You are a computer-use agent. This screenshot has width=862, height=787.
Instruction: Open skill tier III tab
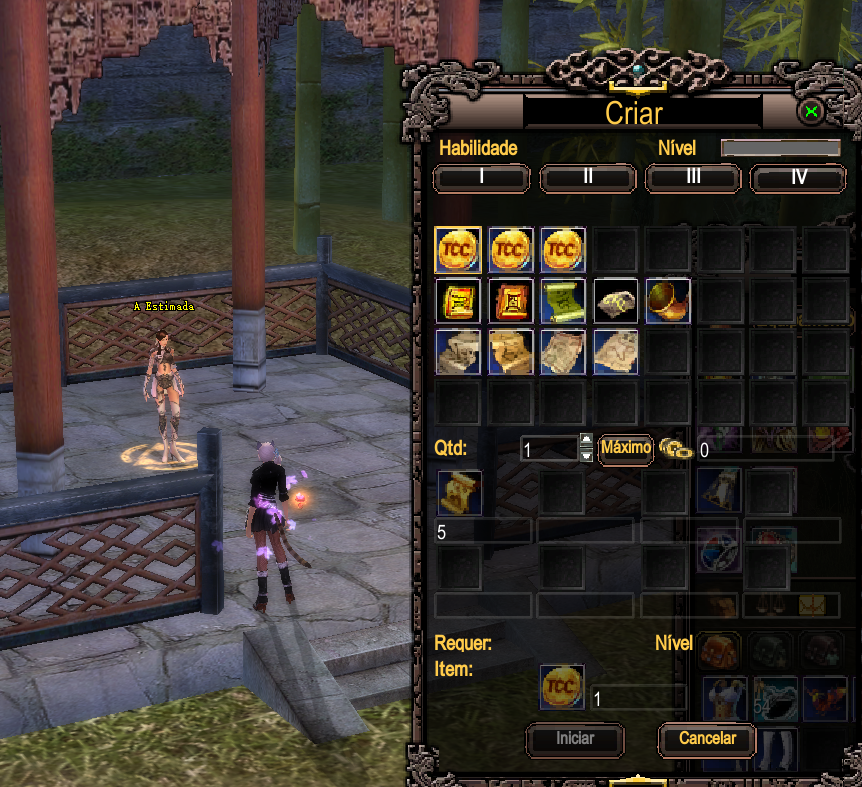click(x=693, y=178)
